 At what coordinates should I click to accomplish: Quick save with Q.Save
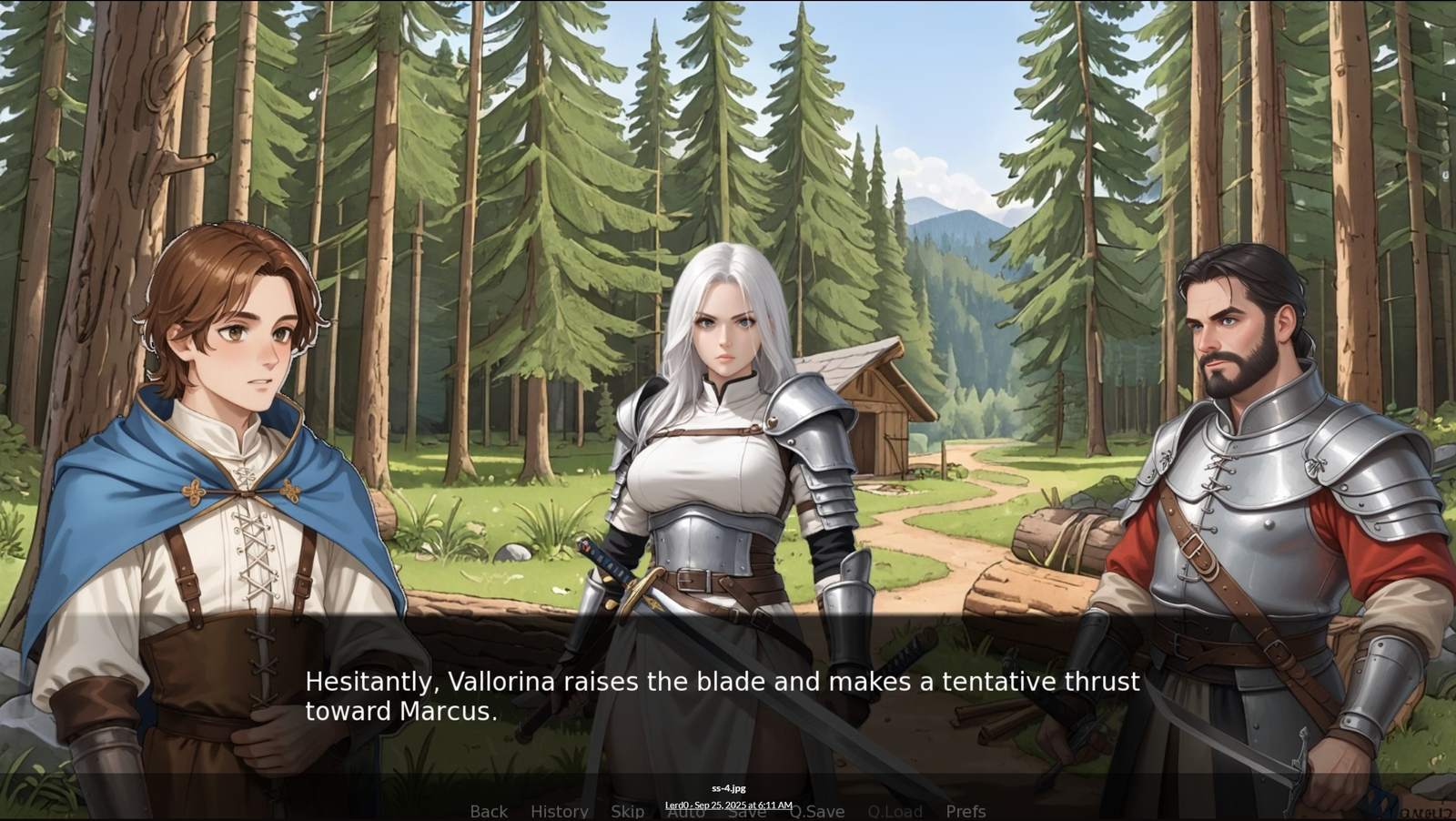(818, 811)
